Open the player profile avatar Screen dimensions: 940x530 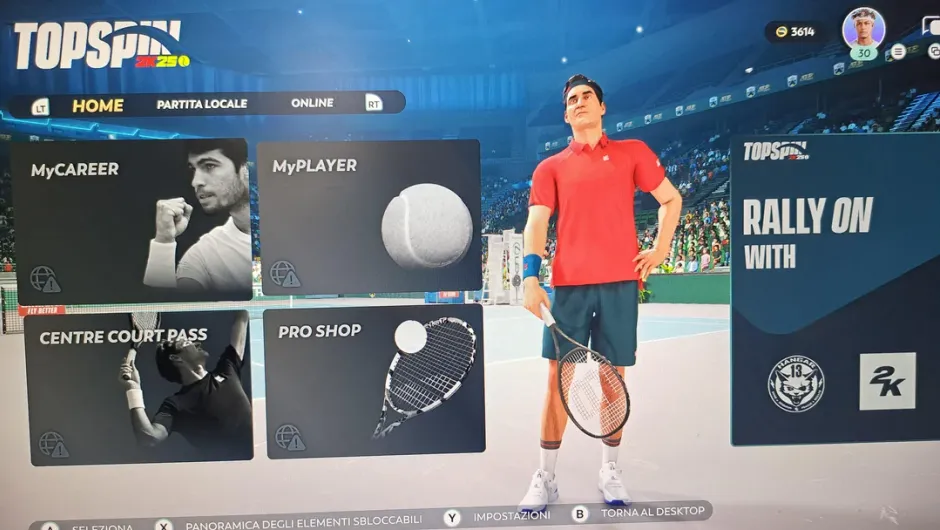tap(863, 29)
